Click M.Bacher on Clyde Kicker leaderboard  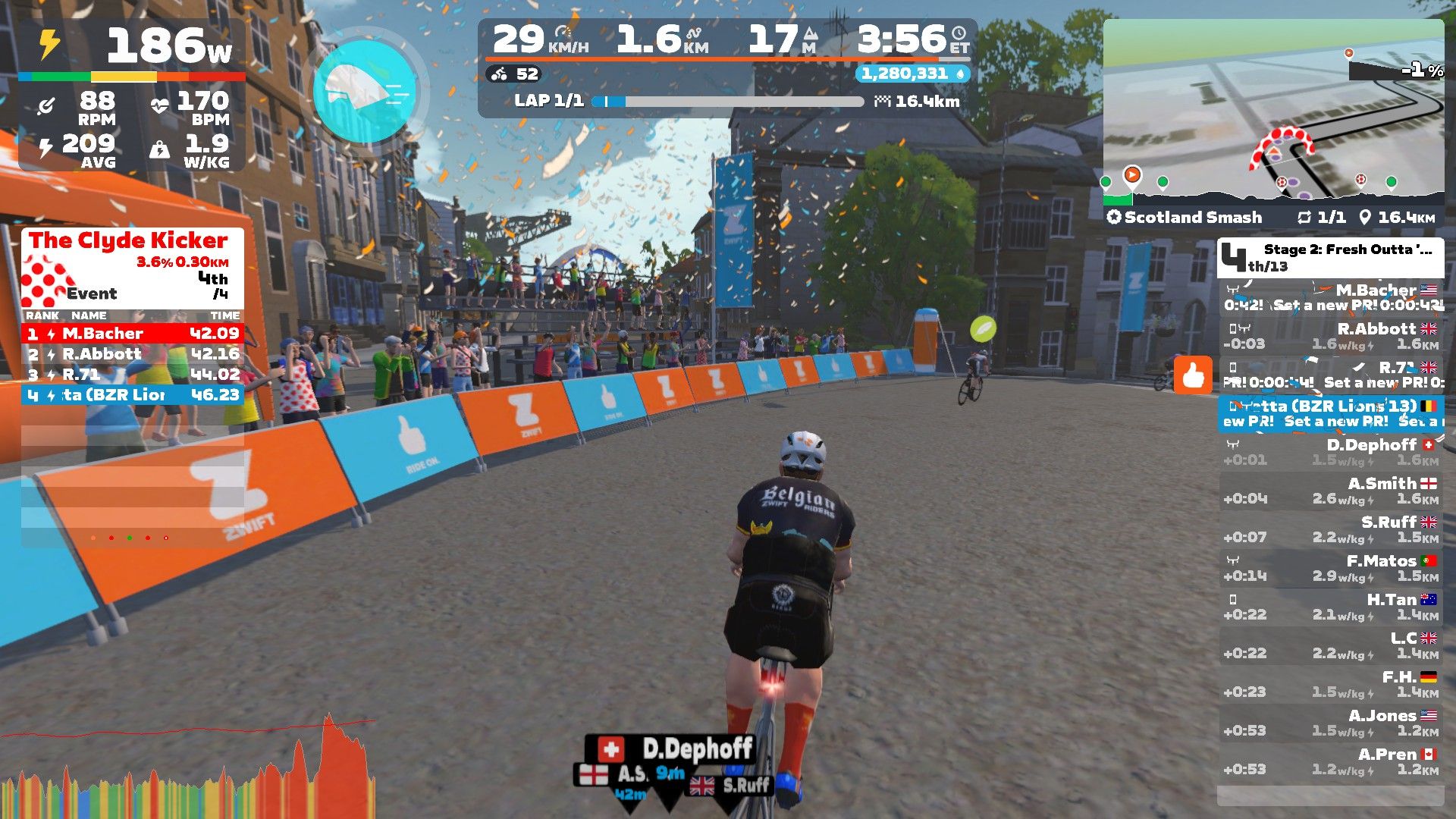click(x=133, y=334)
